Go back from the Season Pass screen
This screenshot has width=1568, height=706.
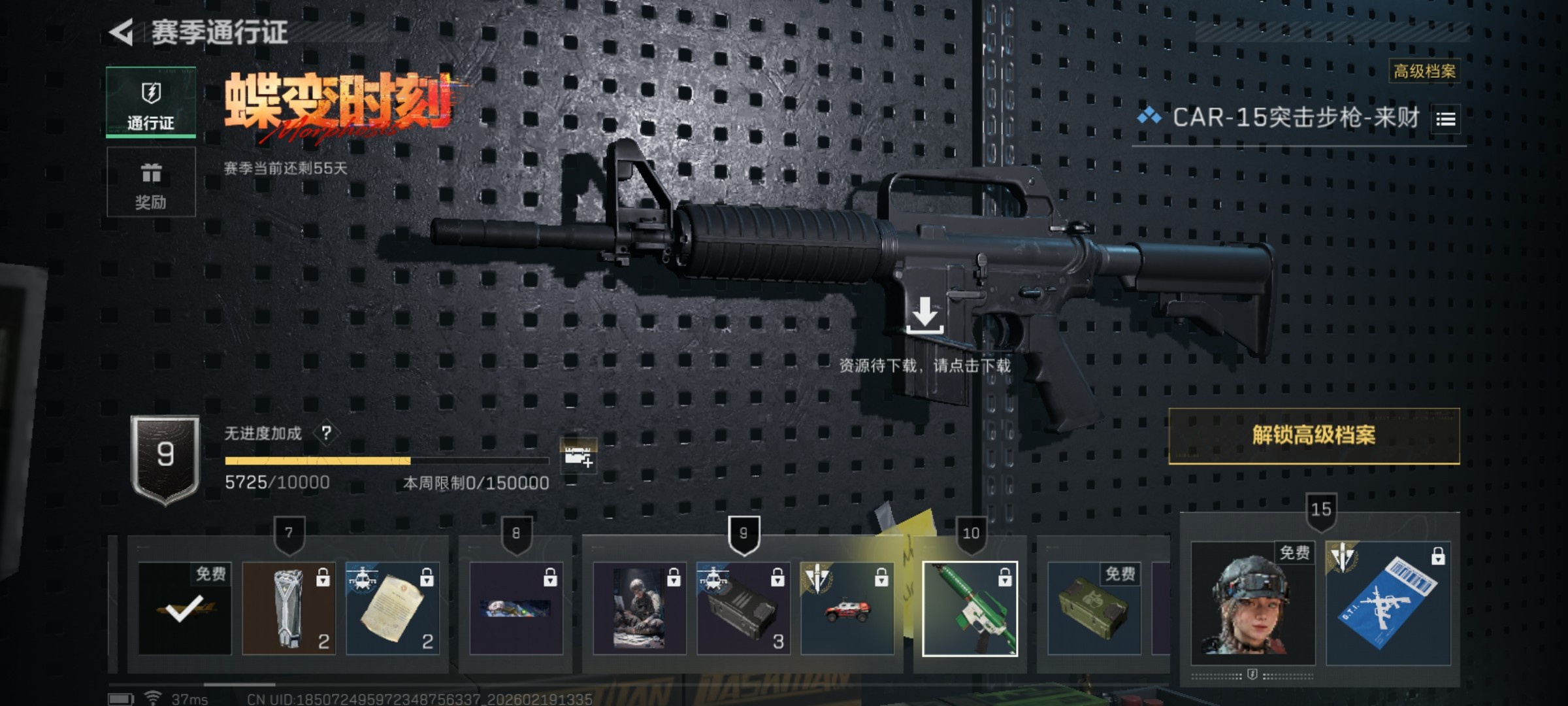coord(122,33)
